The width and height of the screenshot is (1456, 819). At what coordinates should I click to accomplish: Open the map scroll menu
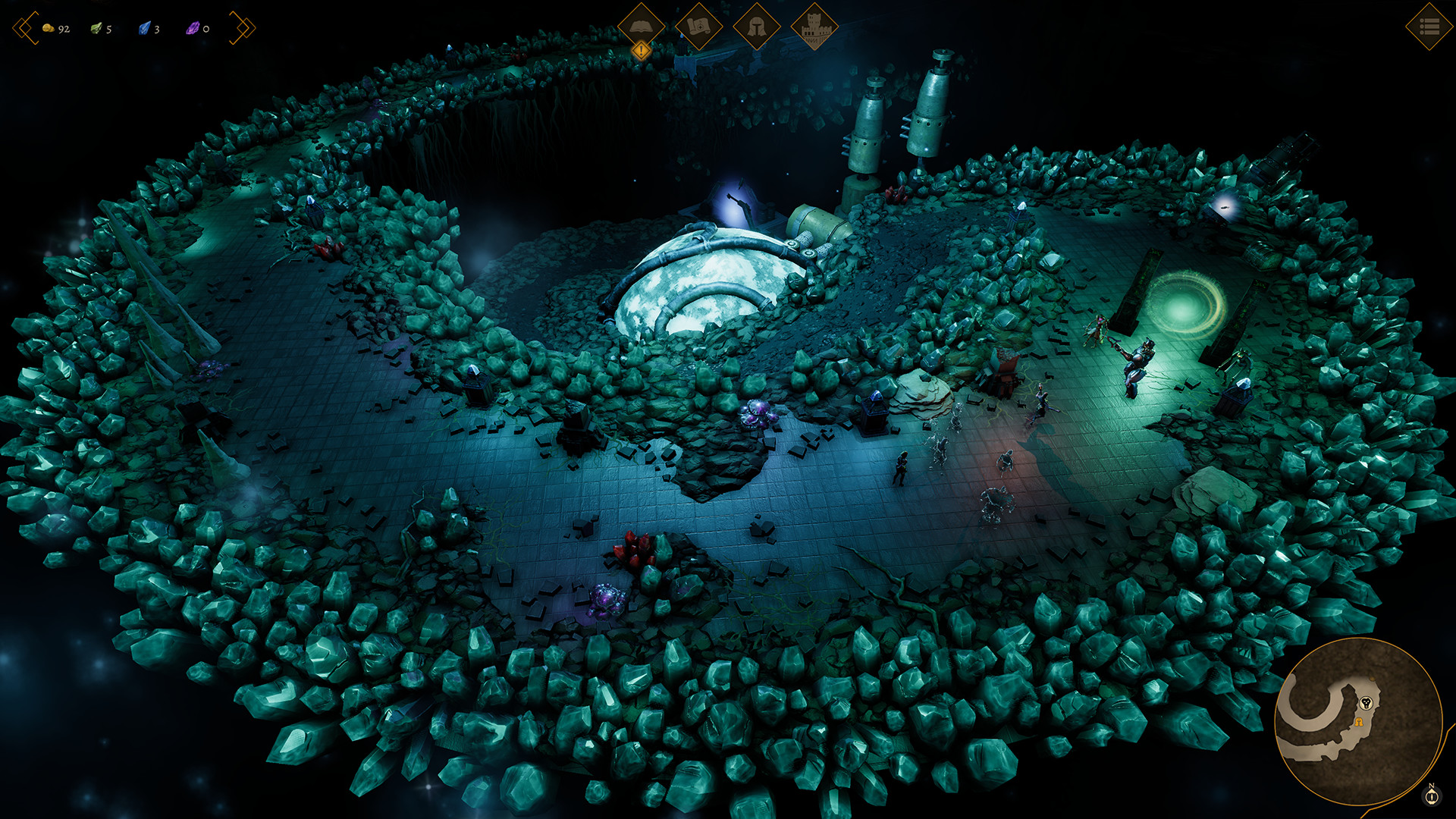698,27
